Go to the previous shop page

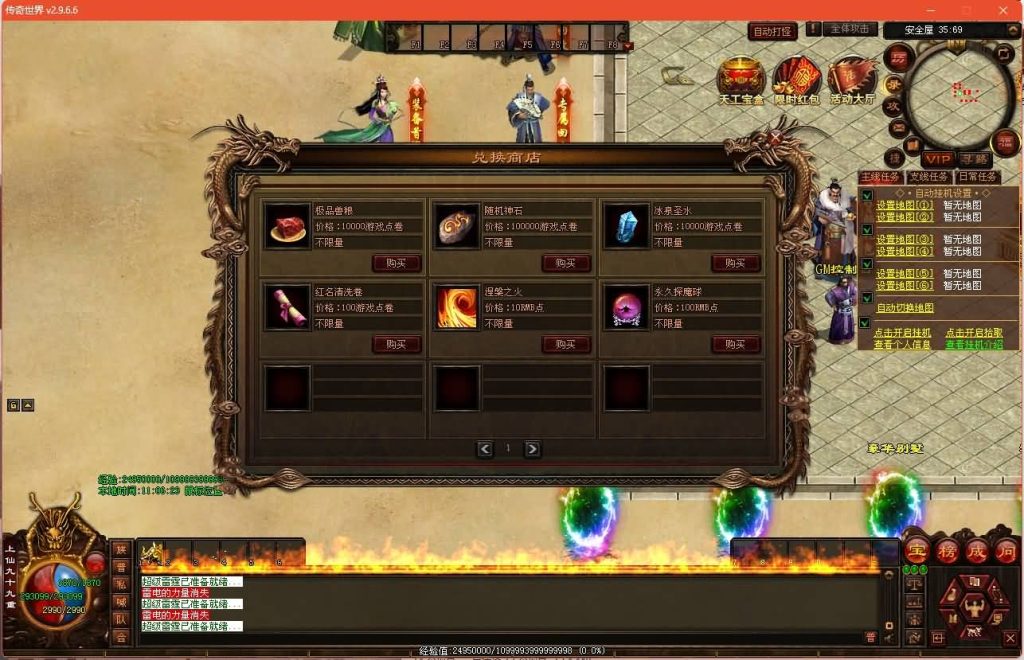pos(485,449)
